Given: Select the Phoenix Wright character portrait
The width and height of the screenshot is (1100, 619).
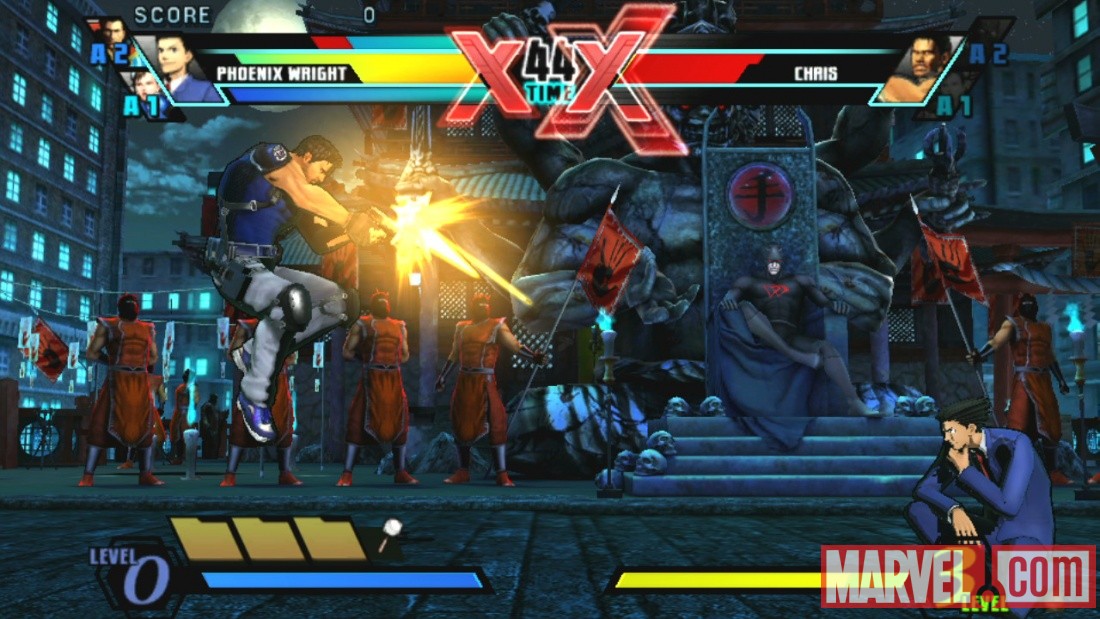Looking at the screenshot, I should click(182, 67).
